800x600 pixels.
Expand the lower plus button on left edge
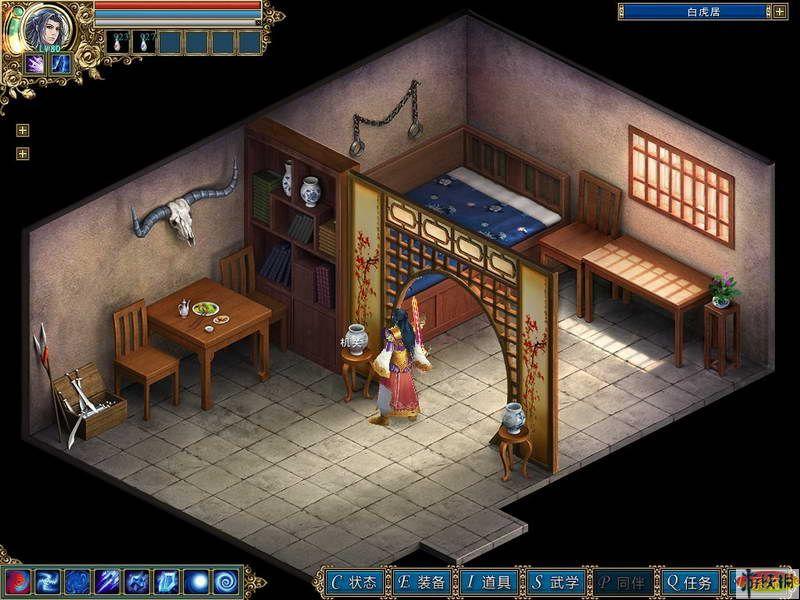(22, 153)
